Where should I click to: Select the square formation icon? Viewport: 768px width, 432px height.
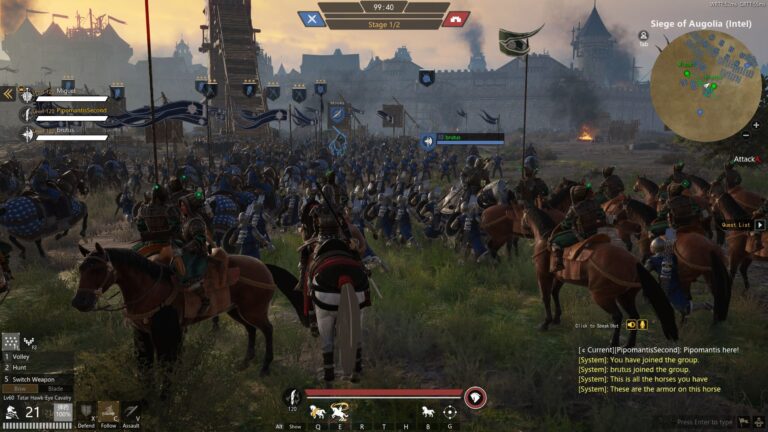(12, 341)
